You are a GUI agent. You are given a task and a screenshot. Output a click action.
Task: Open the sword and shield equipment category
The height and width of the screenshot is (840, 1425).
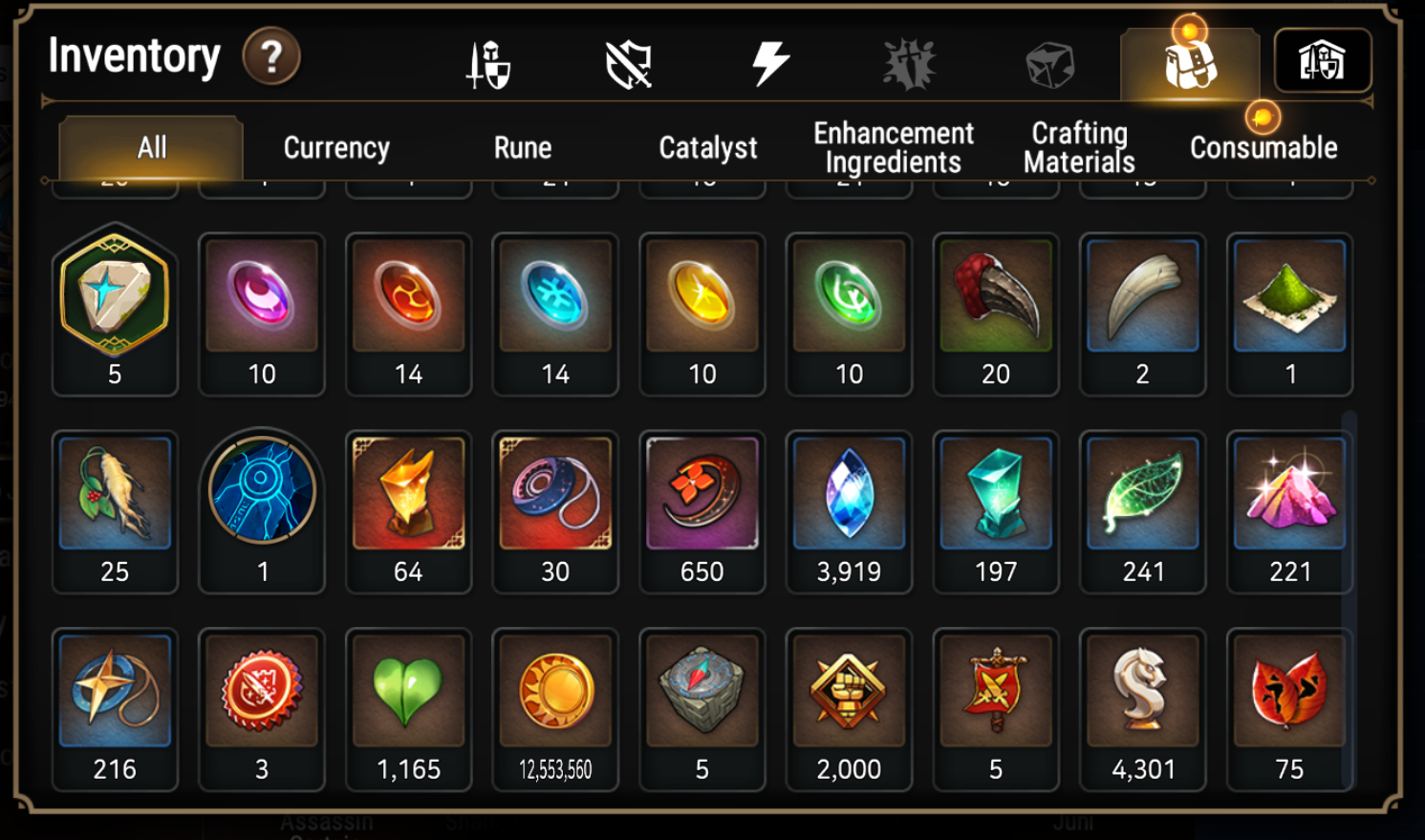[488, 65]
